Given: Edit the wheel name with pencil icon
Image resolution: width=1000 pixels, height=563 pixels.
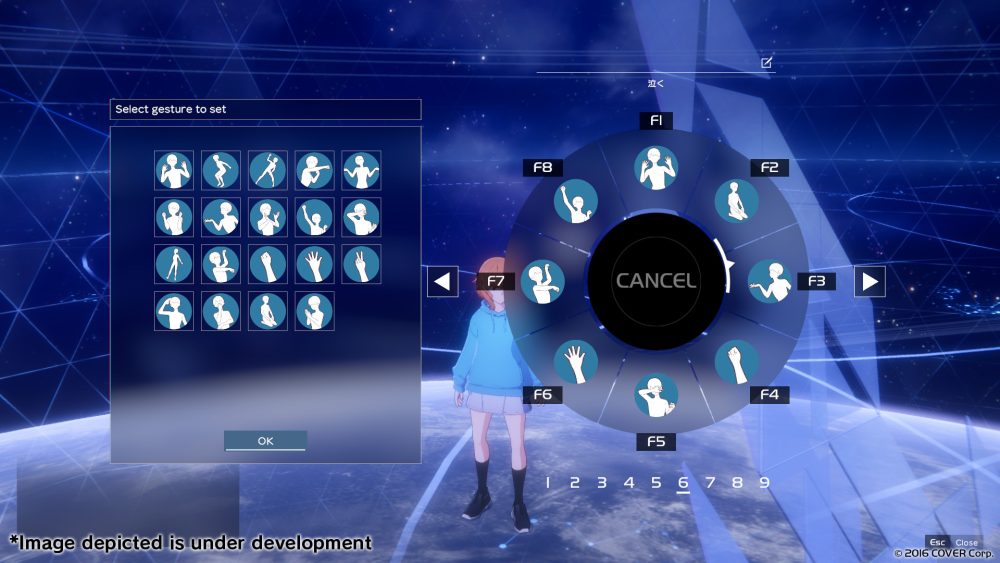Looking at the screenshot, I should click(767, 63).
